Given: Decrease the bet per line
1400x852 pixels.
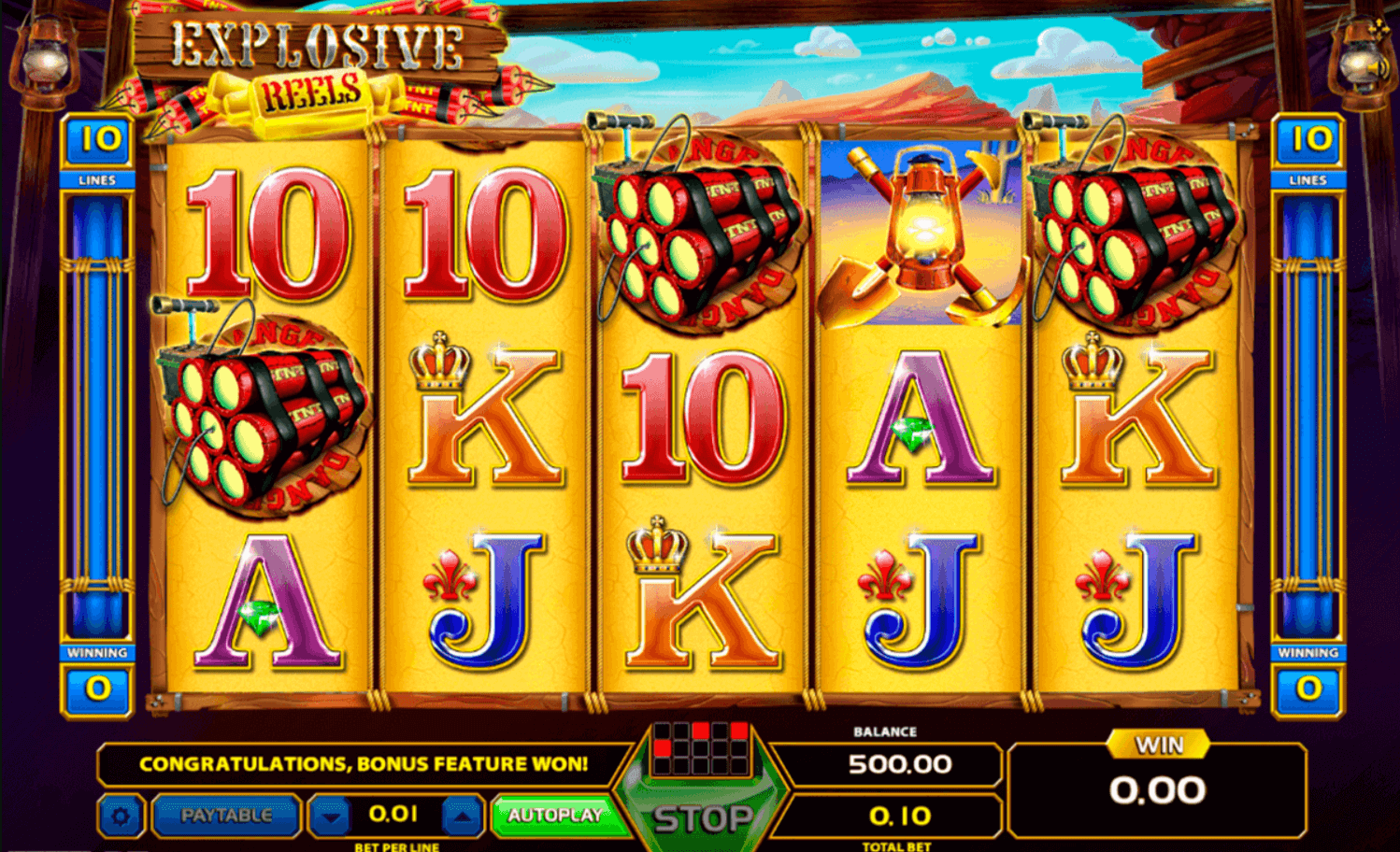Looking at the screenshot, I should point(330,816).
